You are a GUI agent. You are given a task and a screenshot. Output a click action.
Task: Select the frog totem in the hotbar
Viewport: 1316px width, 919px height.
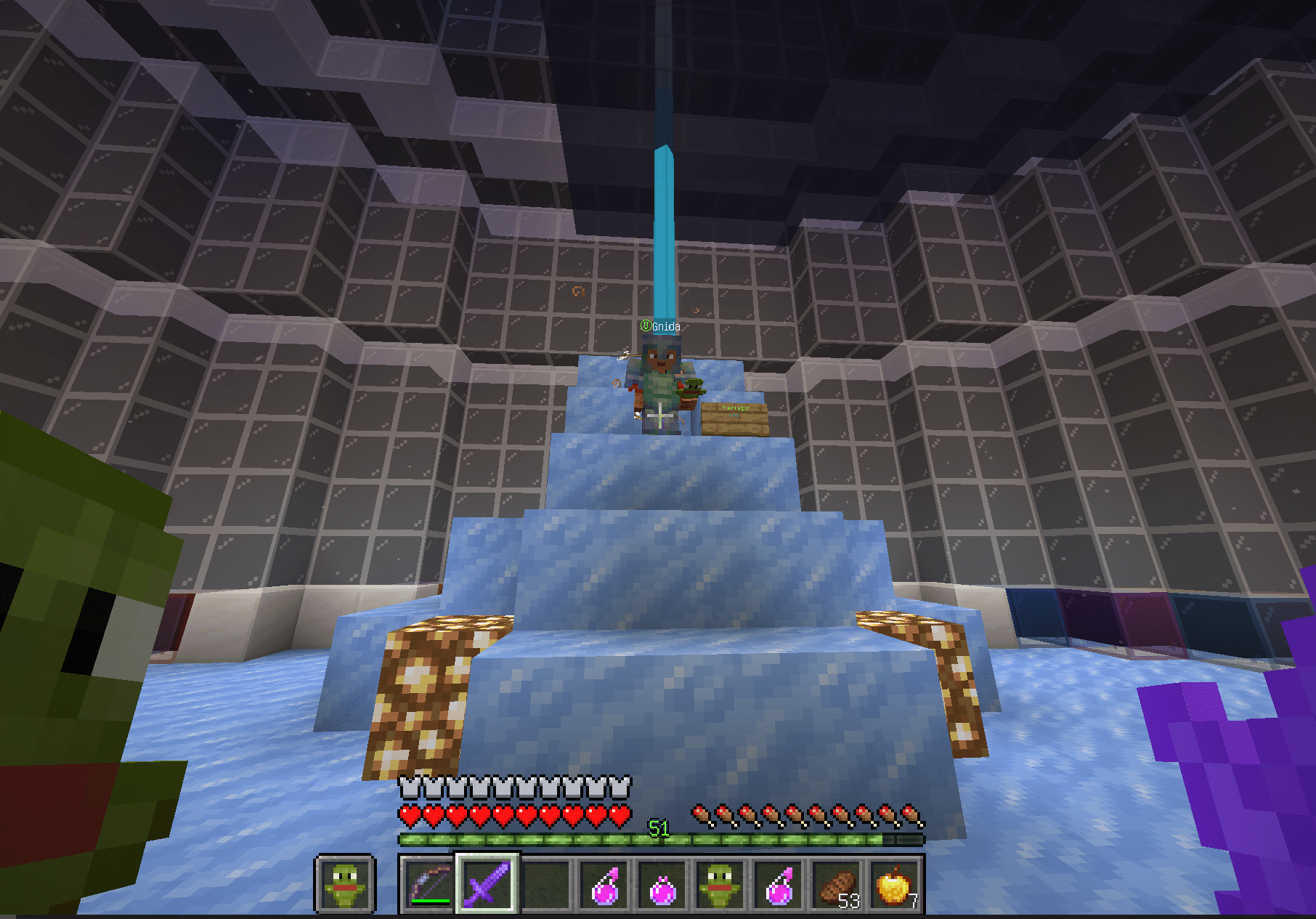(x=720, y=885)
